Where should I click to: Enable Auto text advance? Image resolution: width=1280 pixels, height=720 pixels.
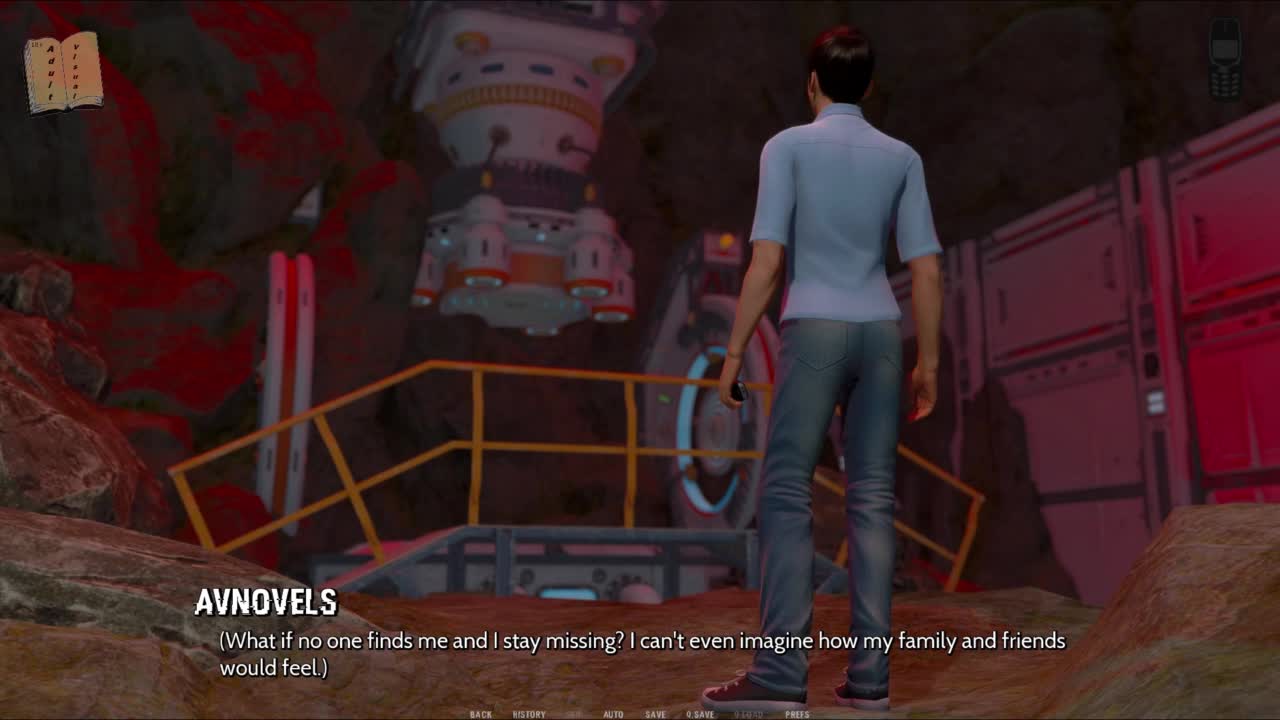613,714
